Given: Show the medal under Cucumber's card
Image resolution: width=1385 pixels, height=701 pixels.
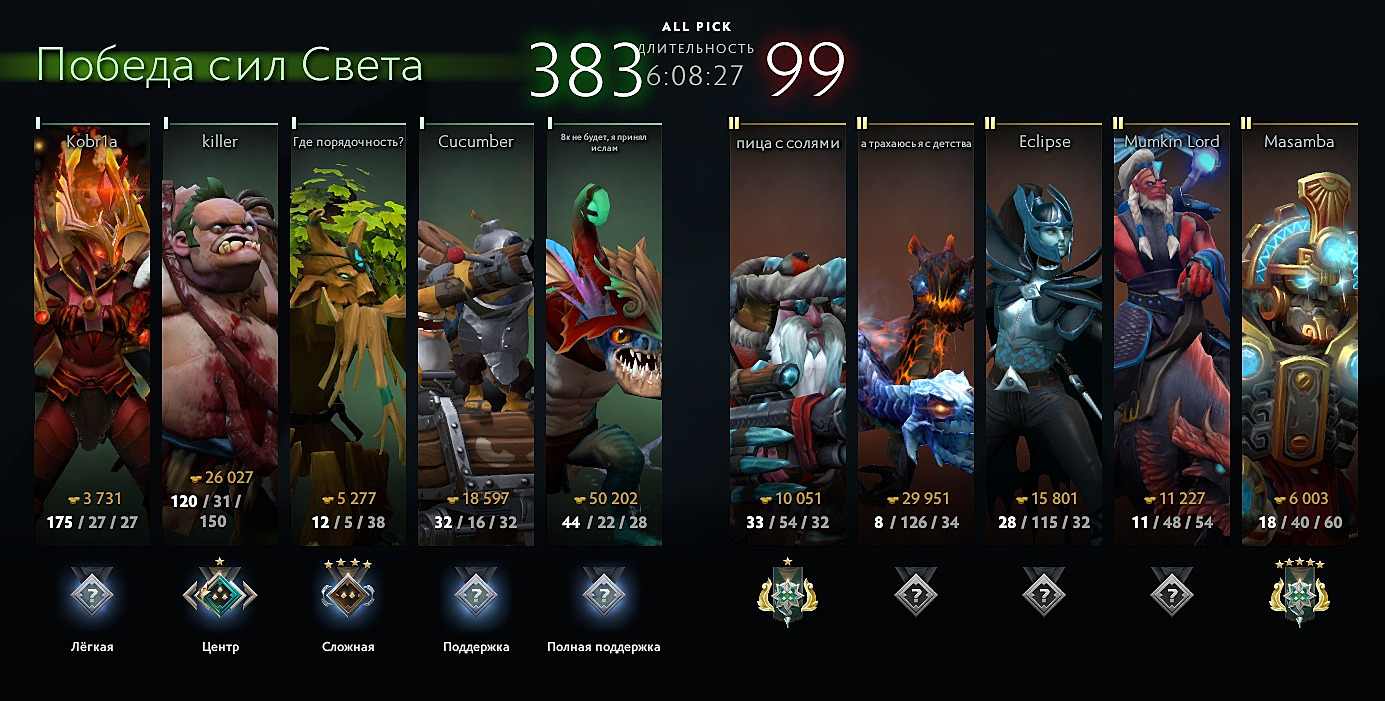Looking at the screenshot, I should coord(476,596).
